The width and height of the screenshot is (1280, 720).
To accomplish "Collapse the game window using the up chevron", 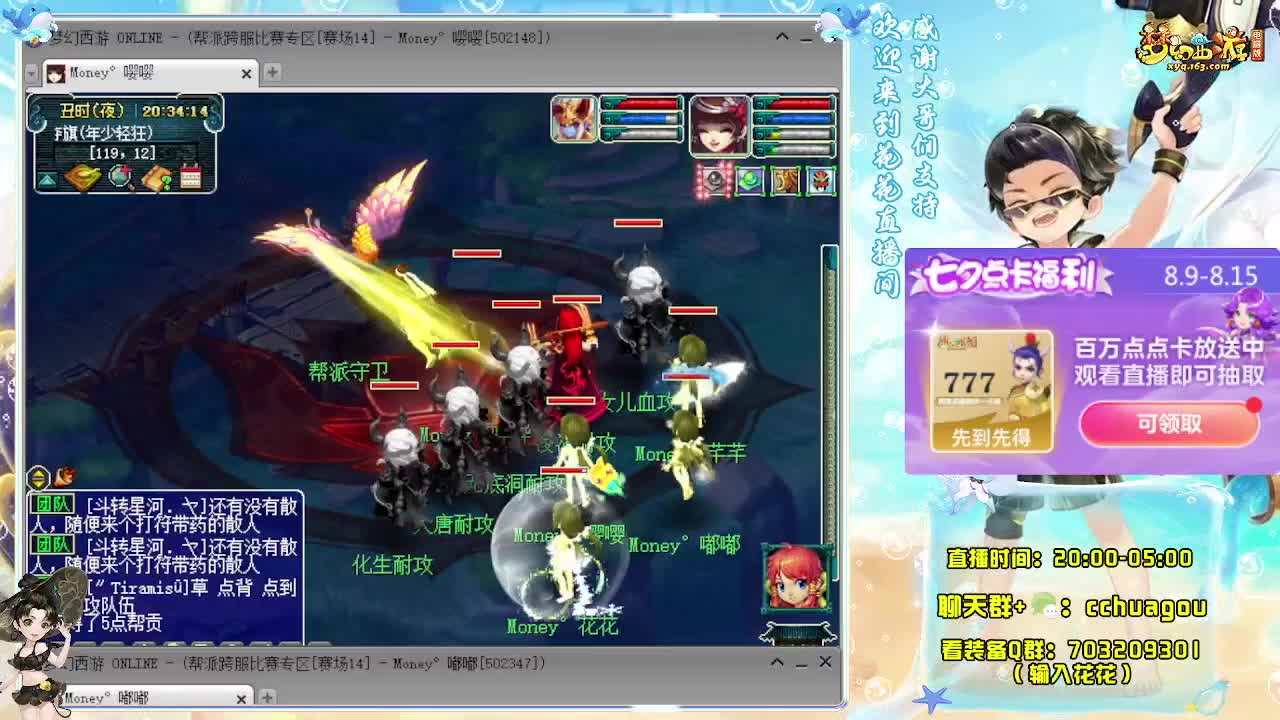I will 783,37.
